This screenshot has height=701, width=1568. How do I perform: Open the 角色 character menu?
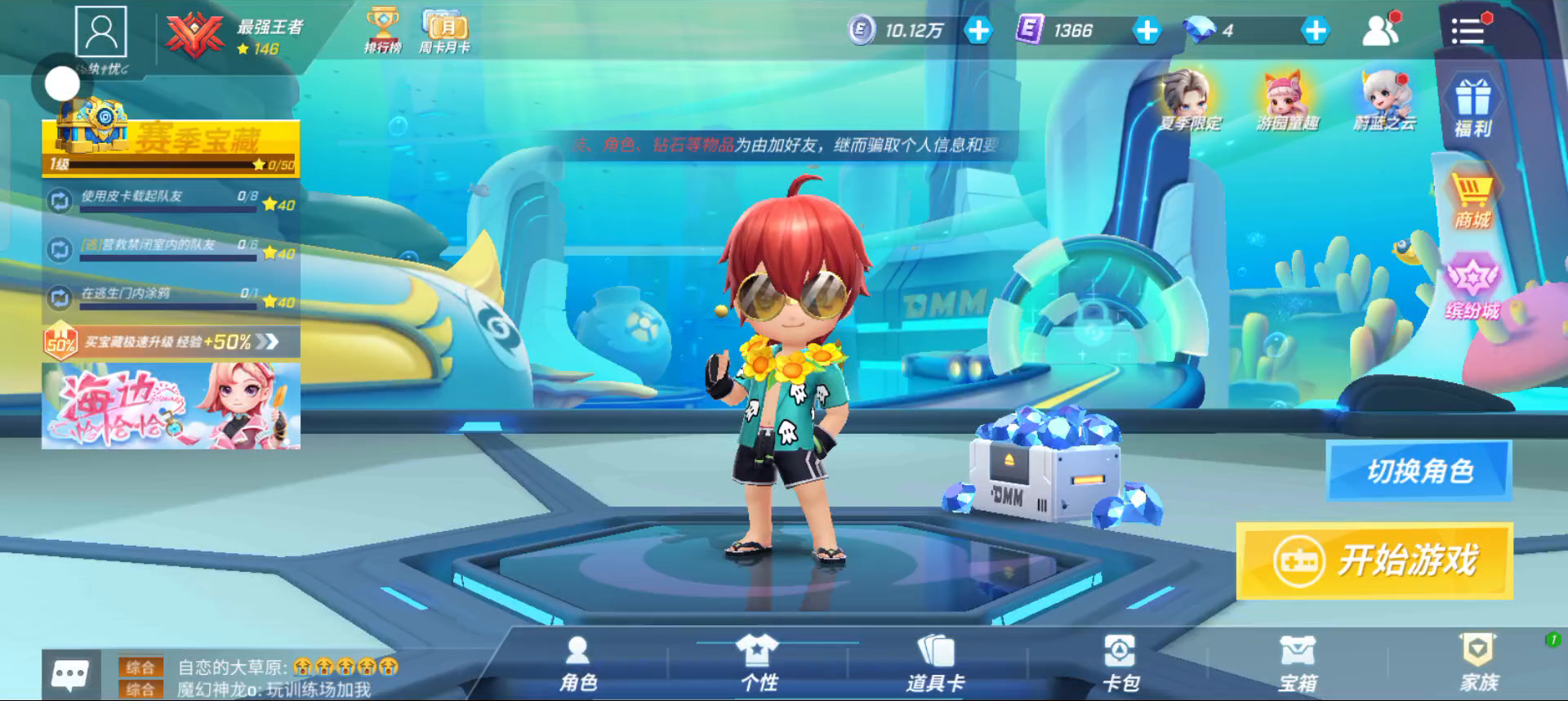tap(578, 665)
